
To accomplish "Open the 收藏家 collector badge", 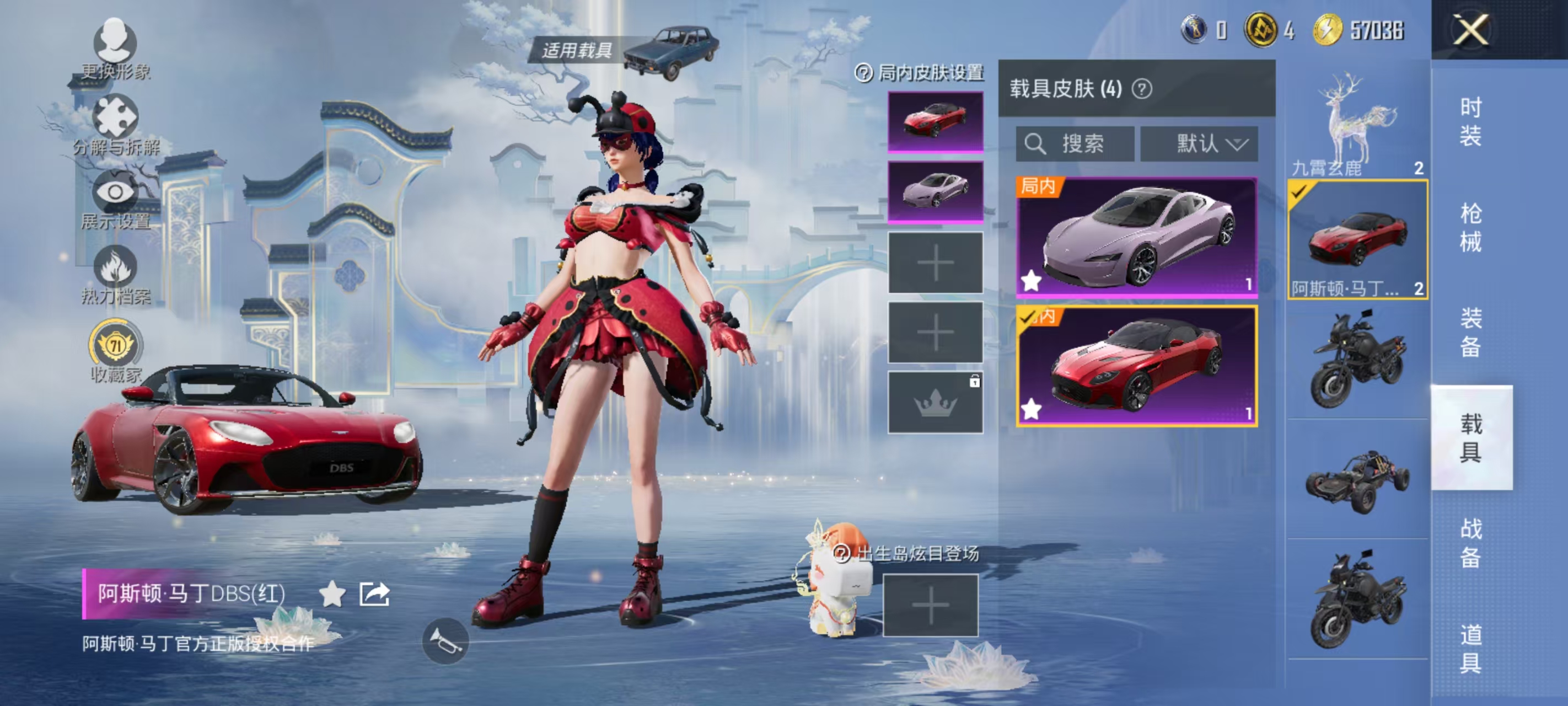I will [115, 351].
